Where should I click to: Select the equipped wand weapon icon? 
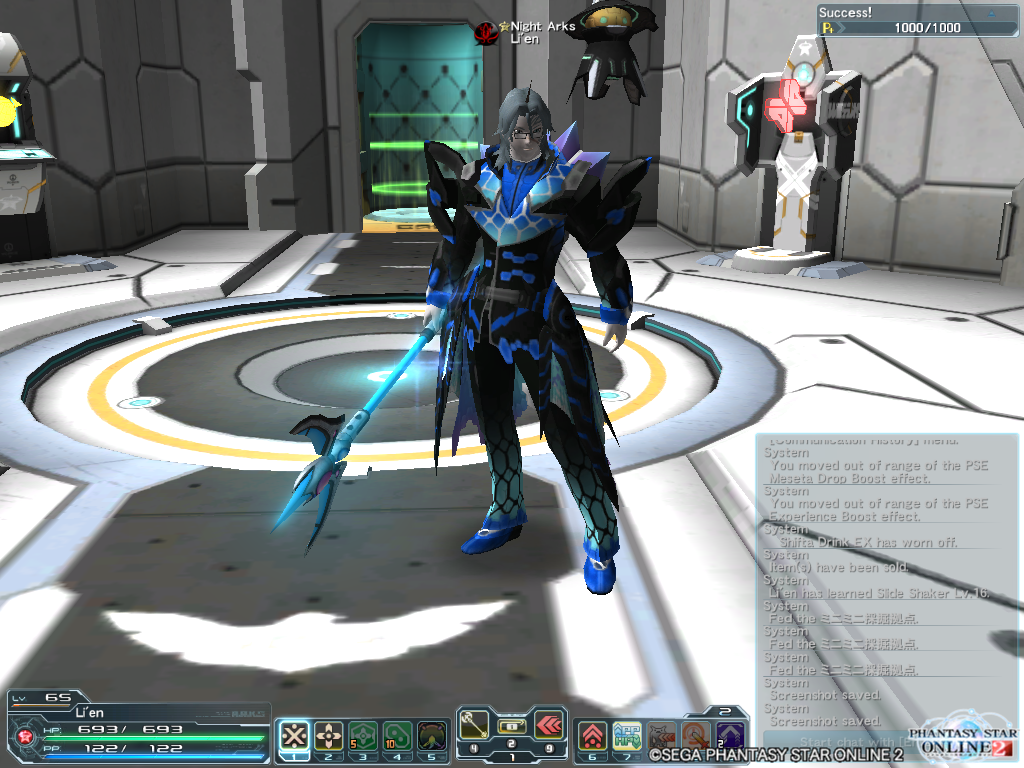475,726
